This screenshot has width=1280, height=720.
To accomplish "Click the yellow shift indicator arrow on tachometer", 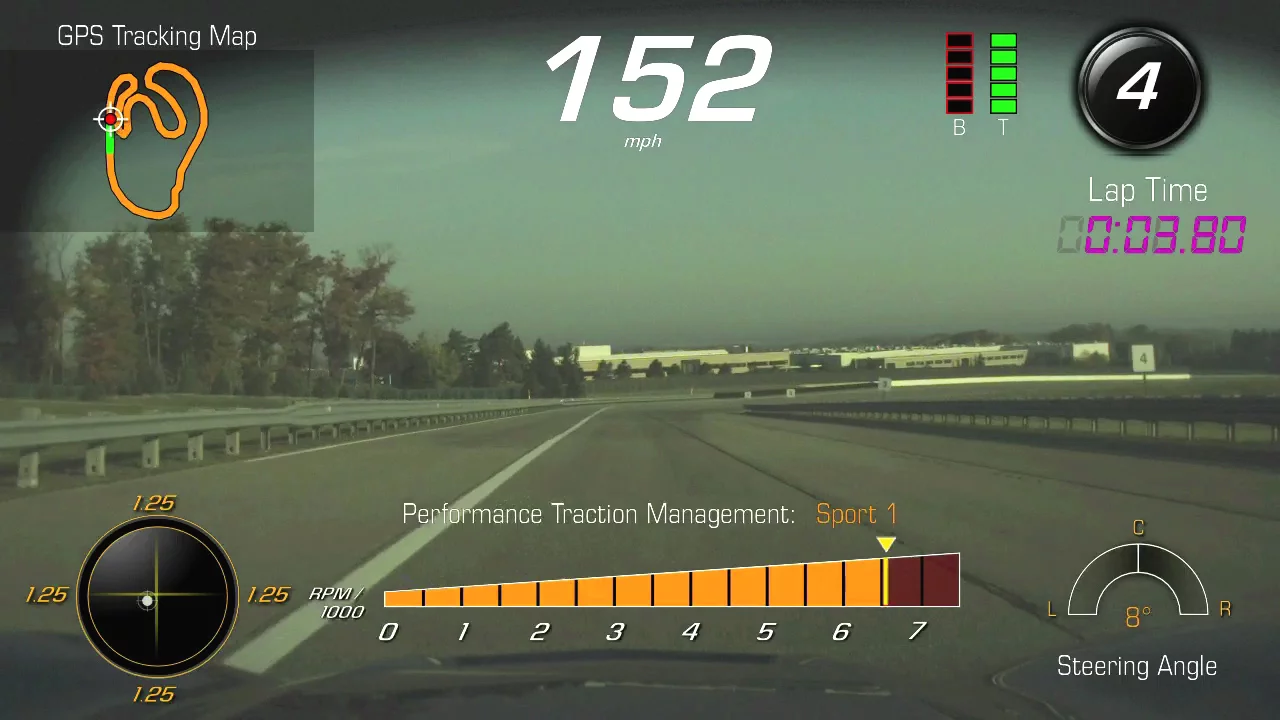I will tap(886, 544).
